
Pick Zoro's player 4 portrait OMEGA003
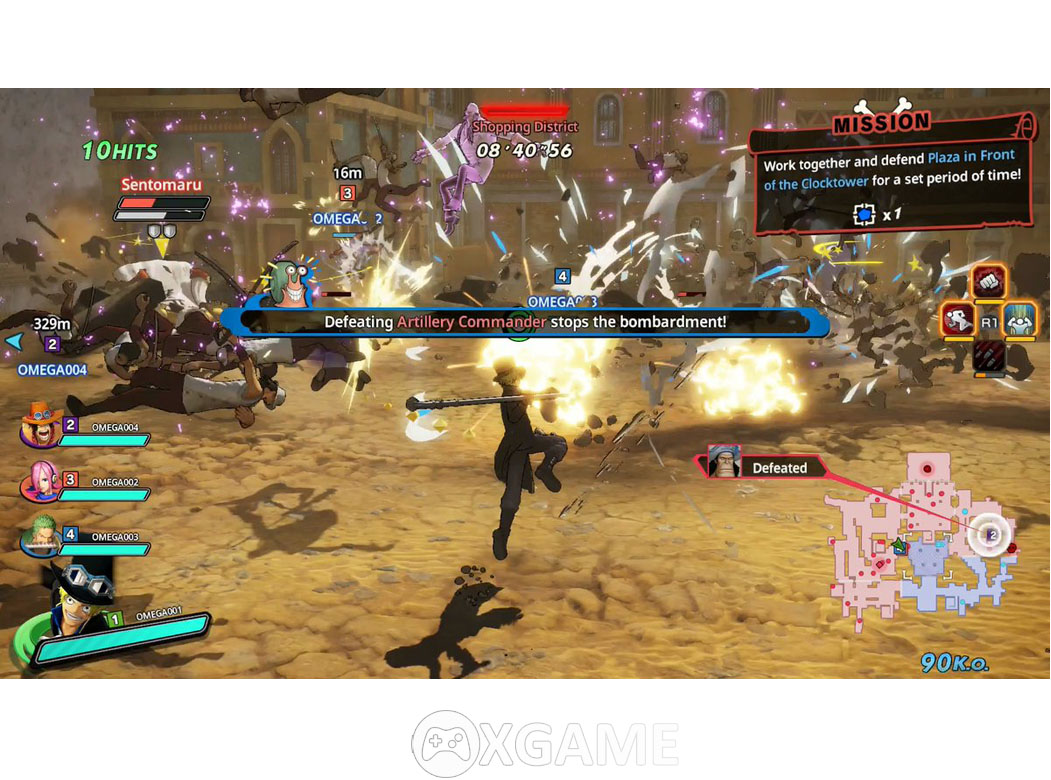(42, 536)
